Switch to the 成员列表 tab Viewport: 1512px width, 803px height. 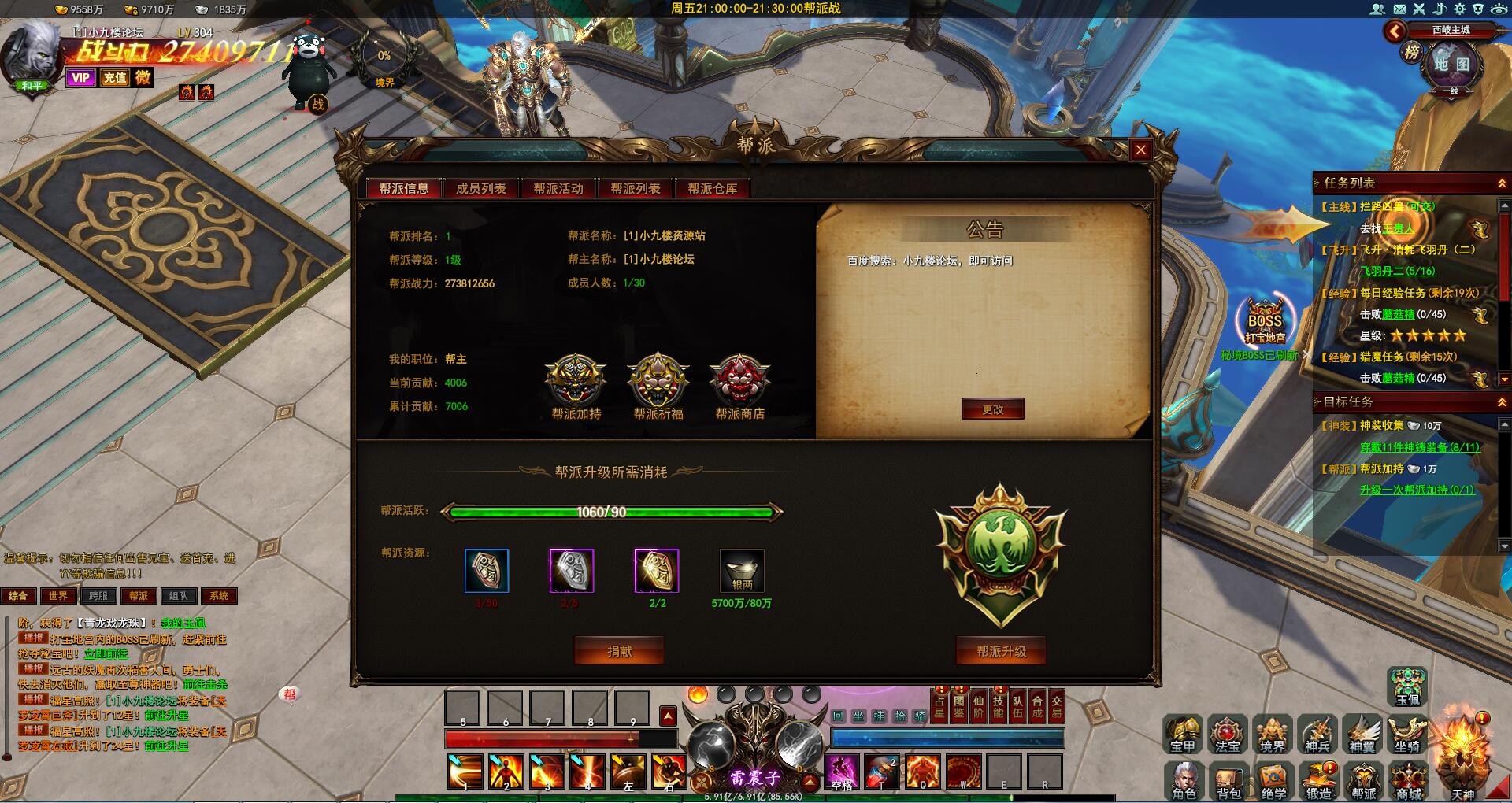pyautogui.click(x=481, y=188)
